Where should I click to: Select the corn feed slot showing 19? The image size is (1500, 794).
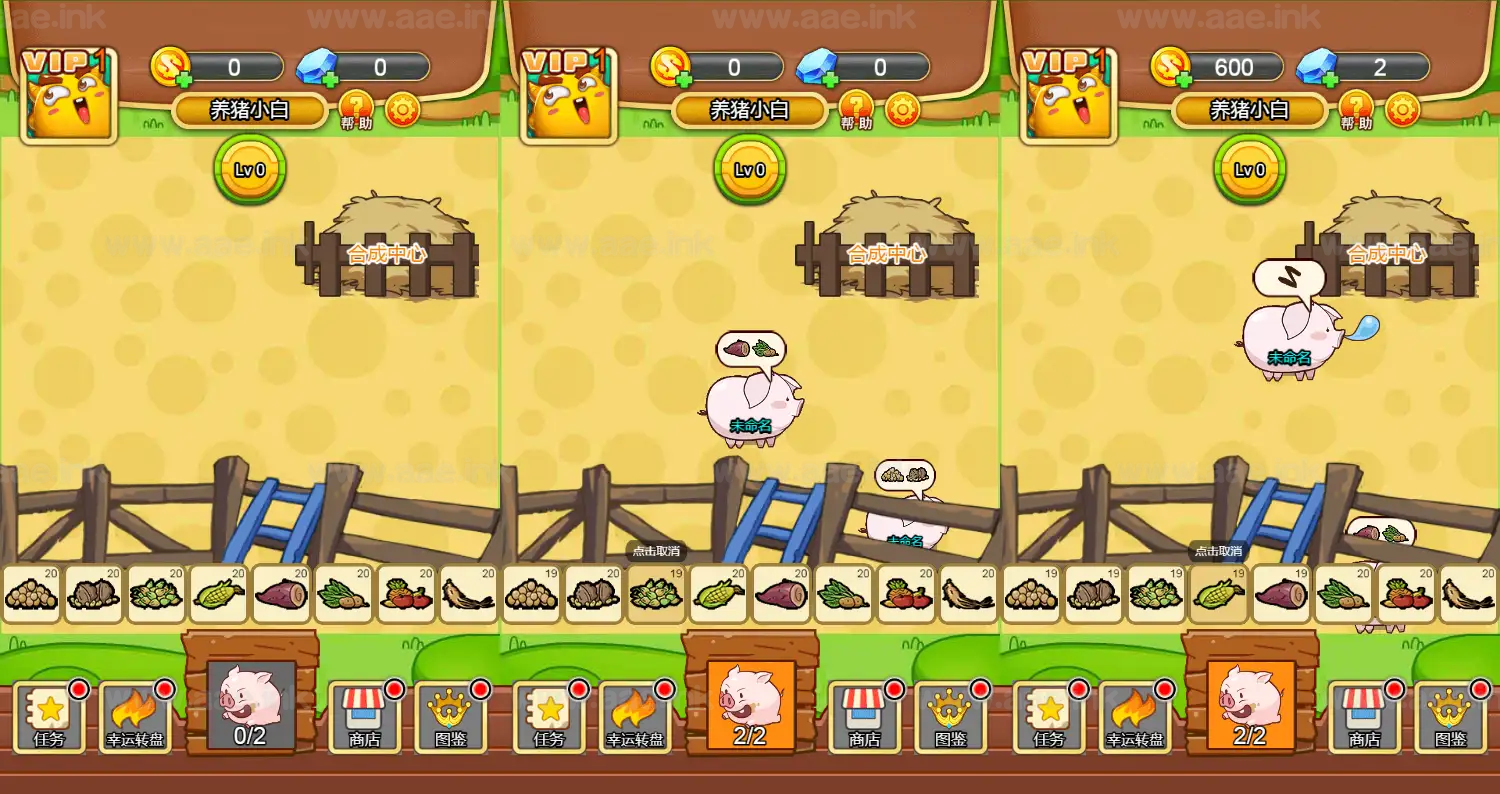(1218, 595)
